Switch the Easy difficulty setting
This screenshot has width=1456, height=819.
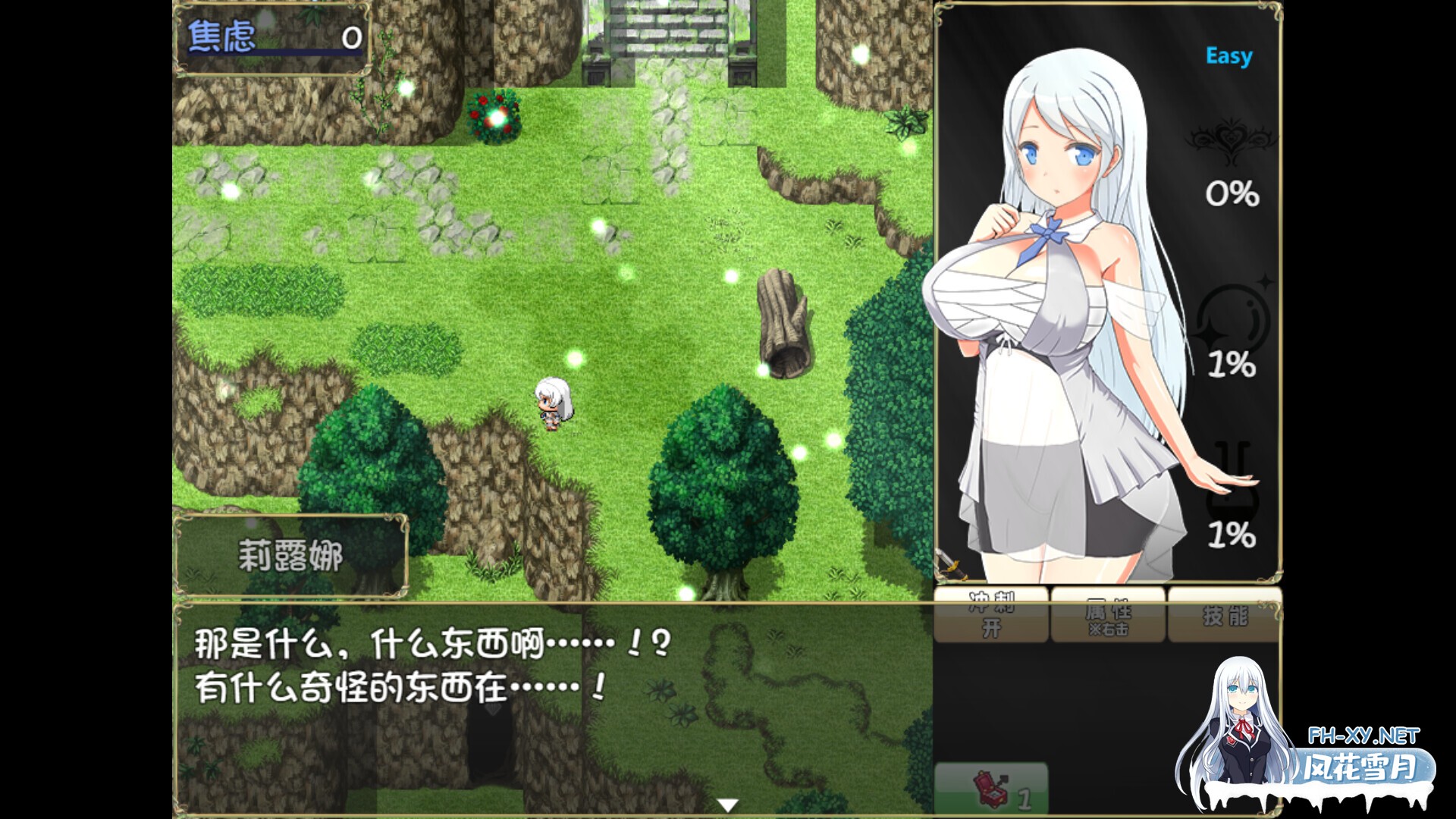(x=1228, y=55)
